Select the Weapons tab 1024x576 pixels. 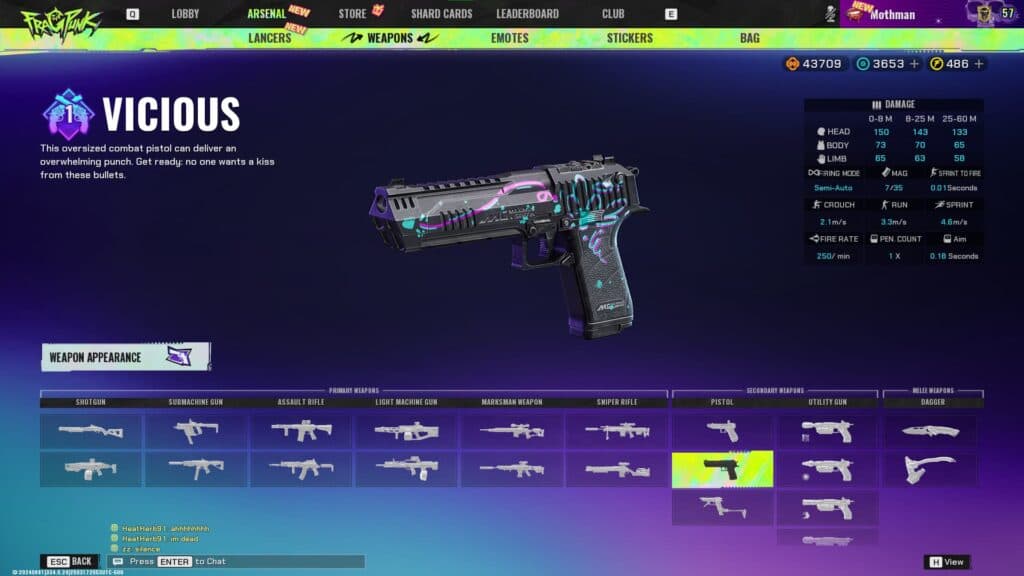390,38
